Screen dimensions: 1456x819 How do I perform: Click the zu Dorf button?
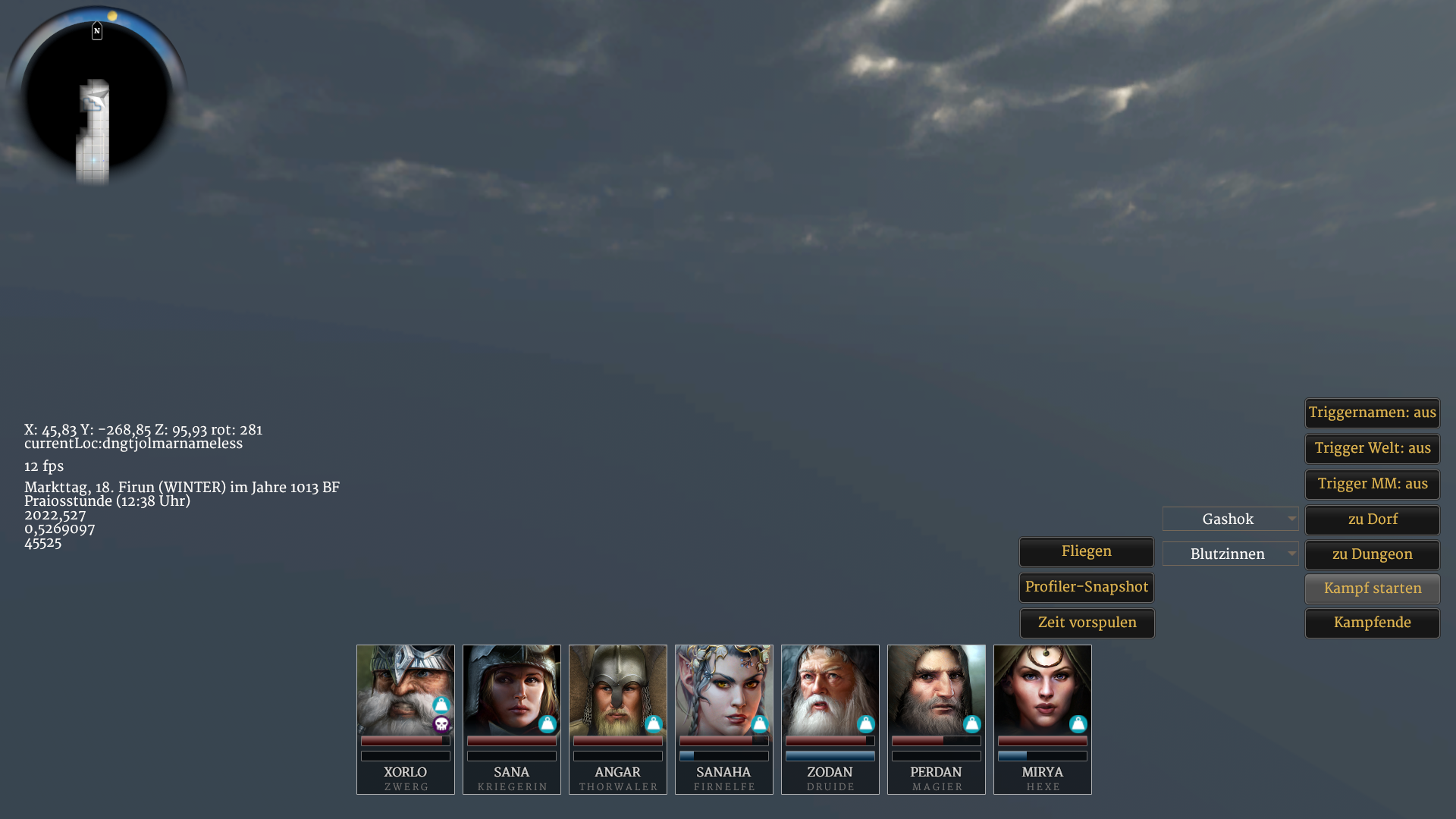pos(1372,520)
